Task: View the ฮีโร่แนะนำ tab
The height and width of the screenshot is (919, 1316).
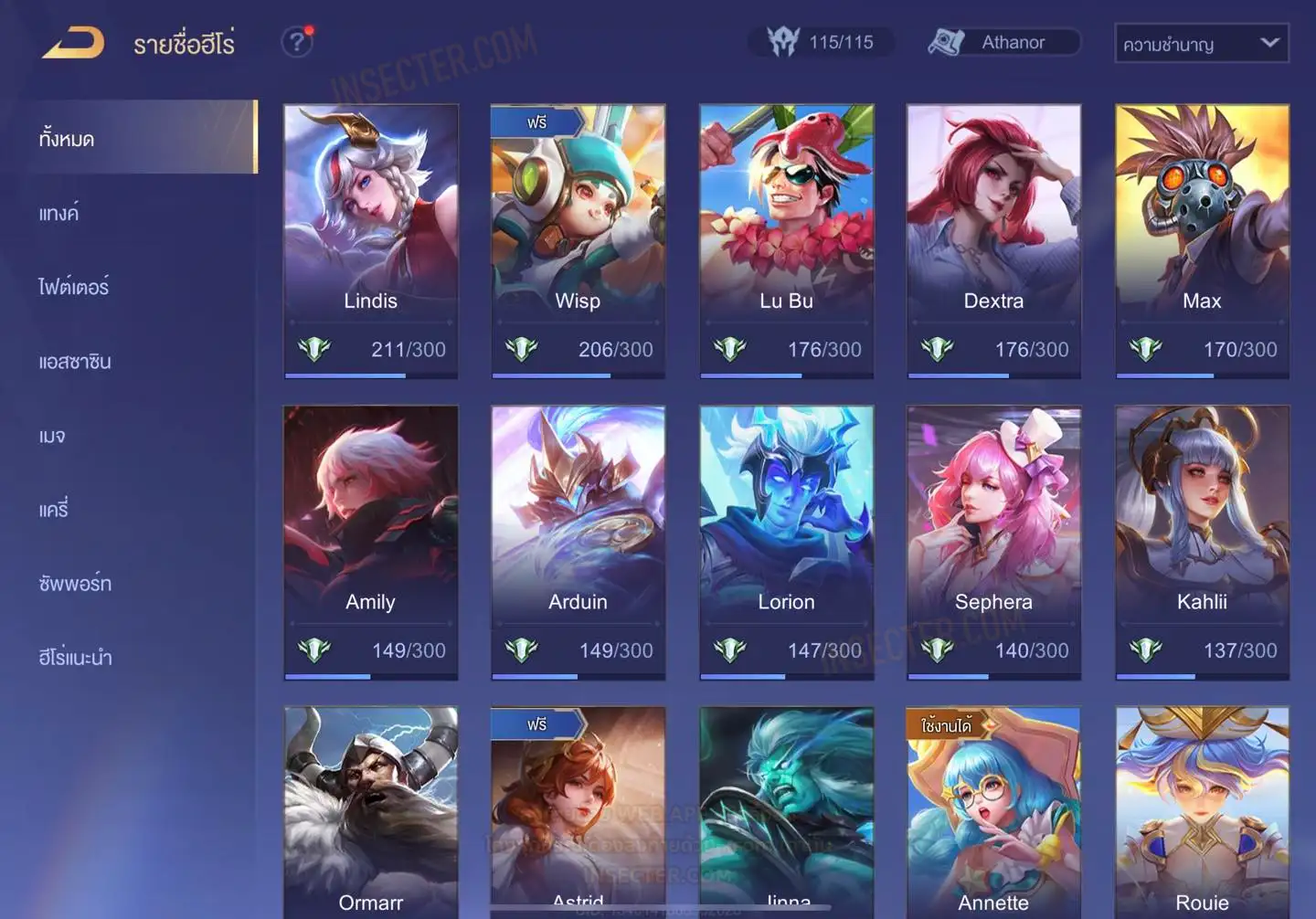Action: tap(75, 658)
